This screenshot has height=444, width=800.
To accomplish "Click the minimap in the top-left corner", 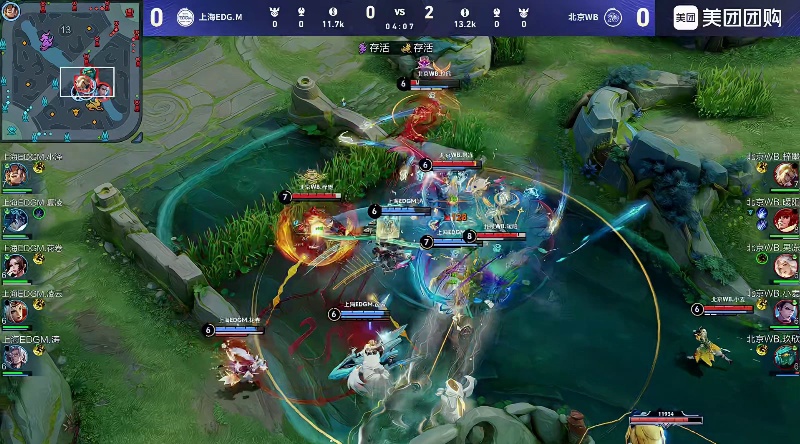I will point(70,72).
